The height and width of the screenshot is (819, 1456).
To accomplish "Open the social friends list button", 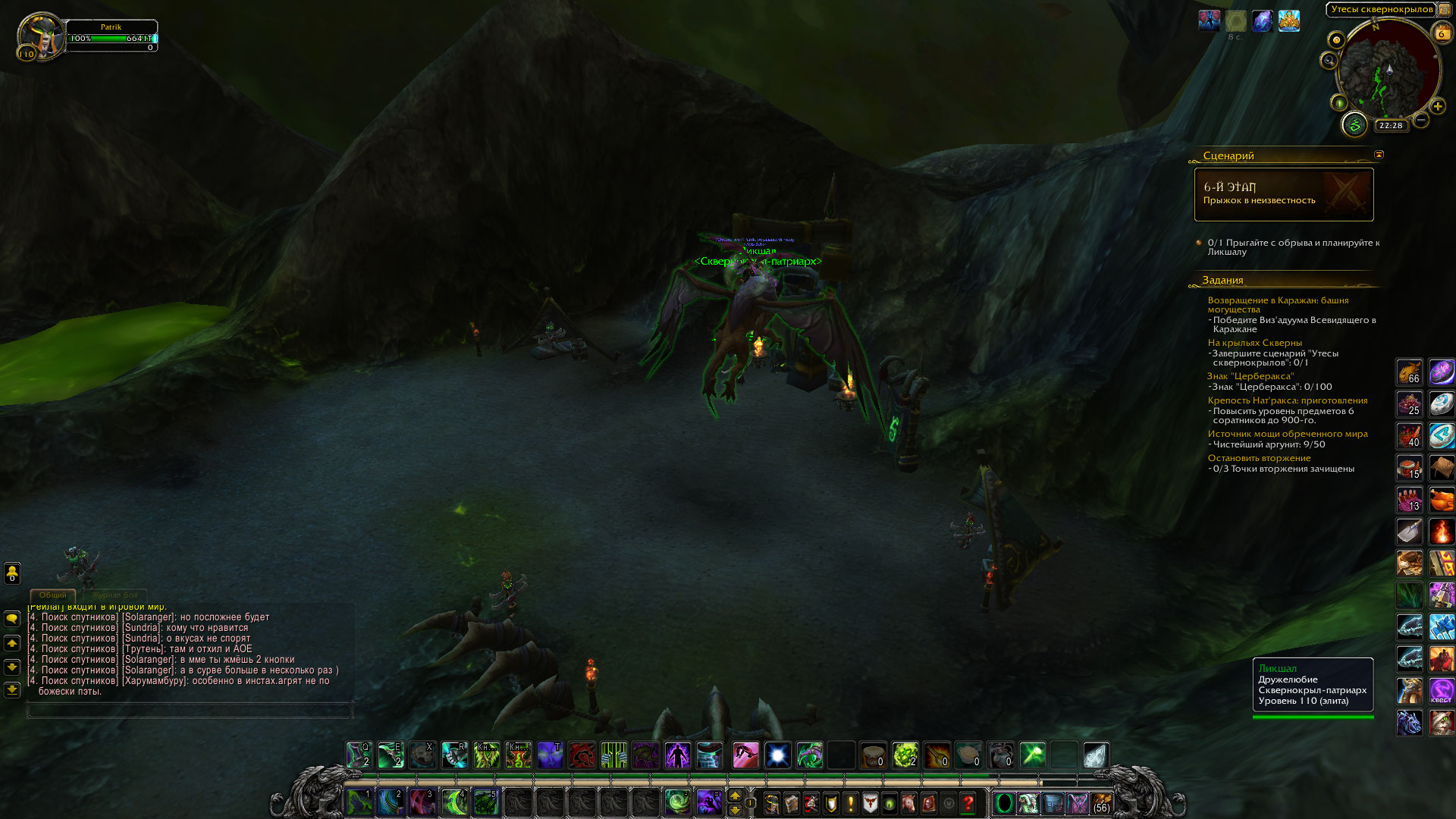I will (x=12, y=573).
